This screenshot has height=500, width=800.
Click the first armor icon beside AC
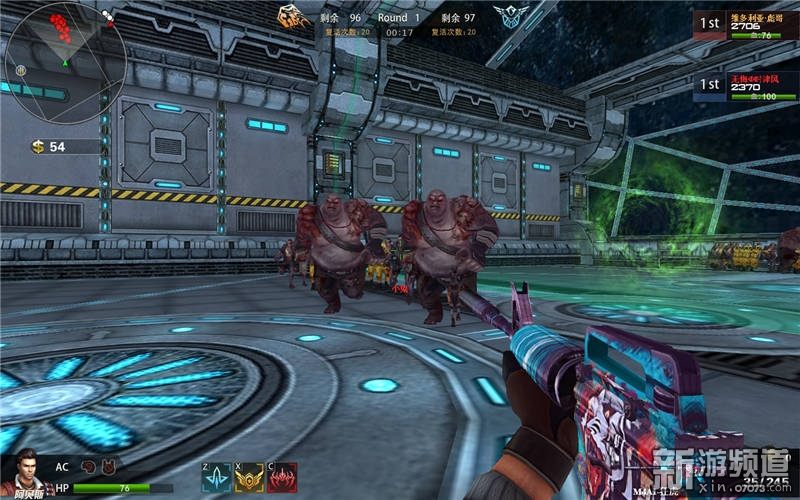(89, 465)
